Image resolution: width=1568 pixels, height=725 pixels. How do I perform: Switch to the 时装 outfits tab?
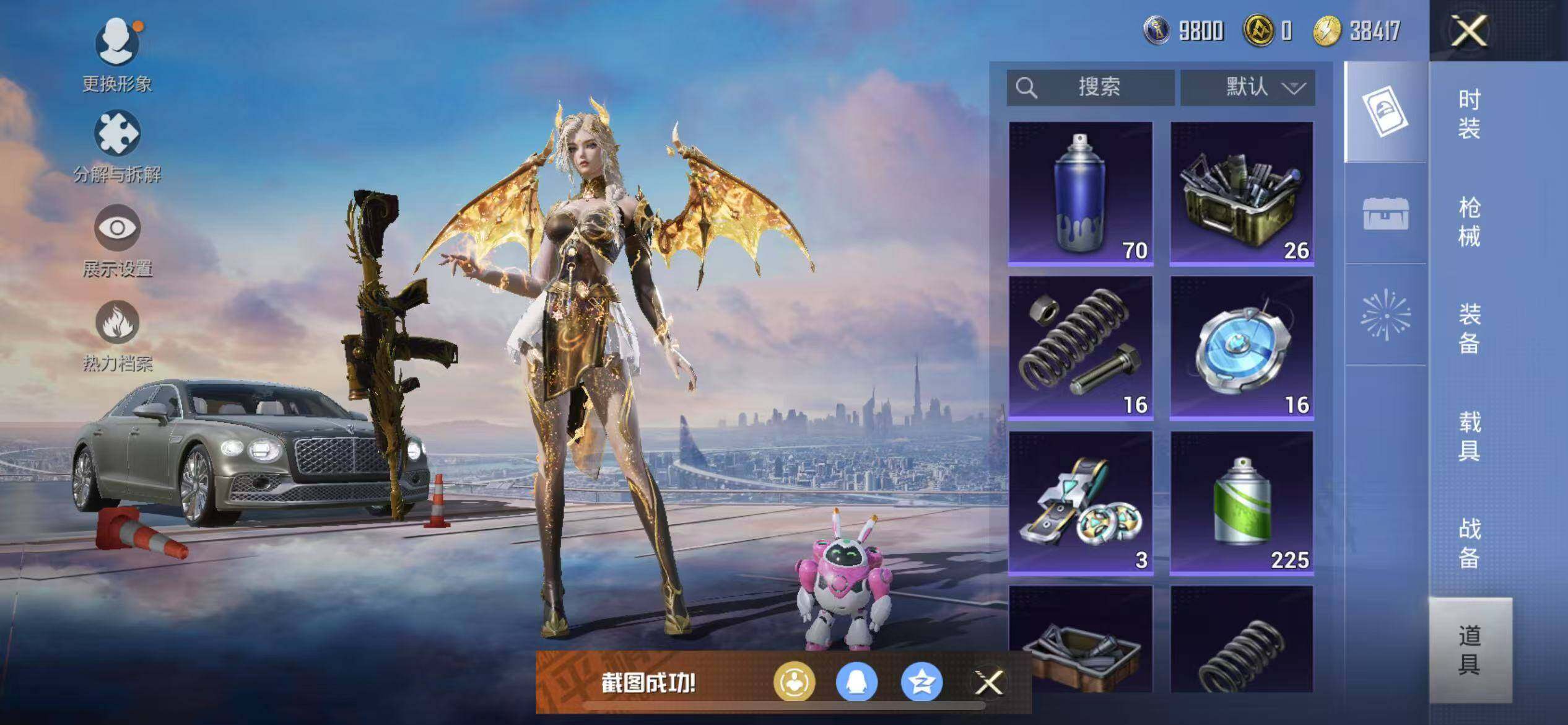[x=1469, y=114]
